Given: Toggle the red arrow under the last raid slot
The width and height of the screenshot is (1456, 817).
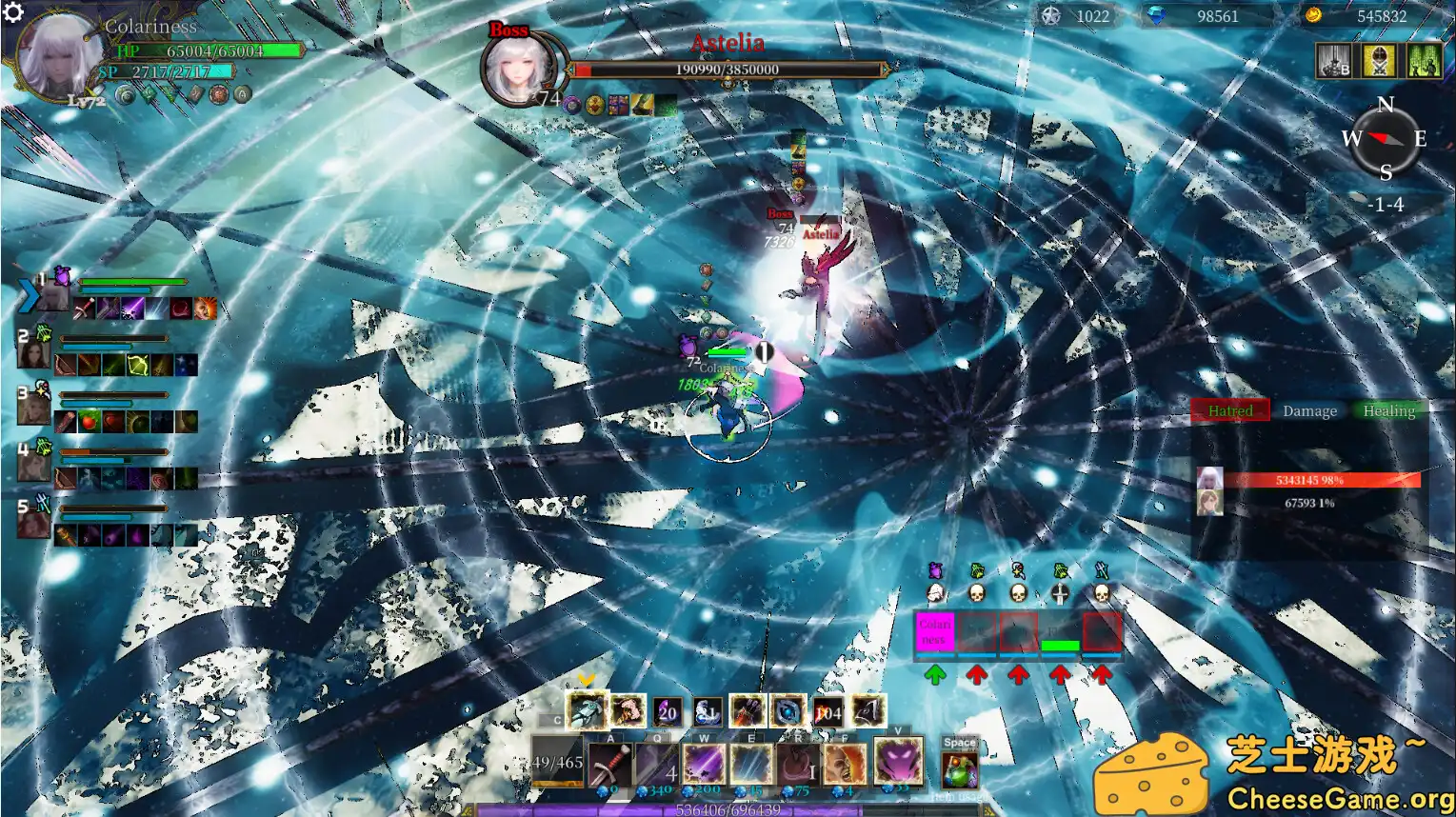Looking at the screenshot, I should 1102,675.
